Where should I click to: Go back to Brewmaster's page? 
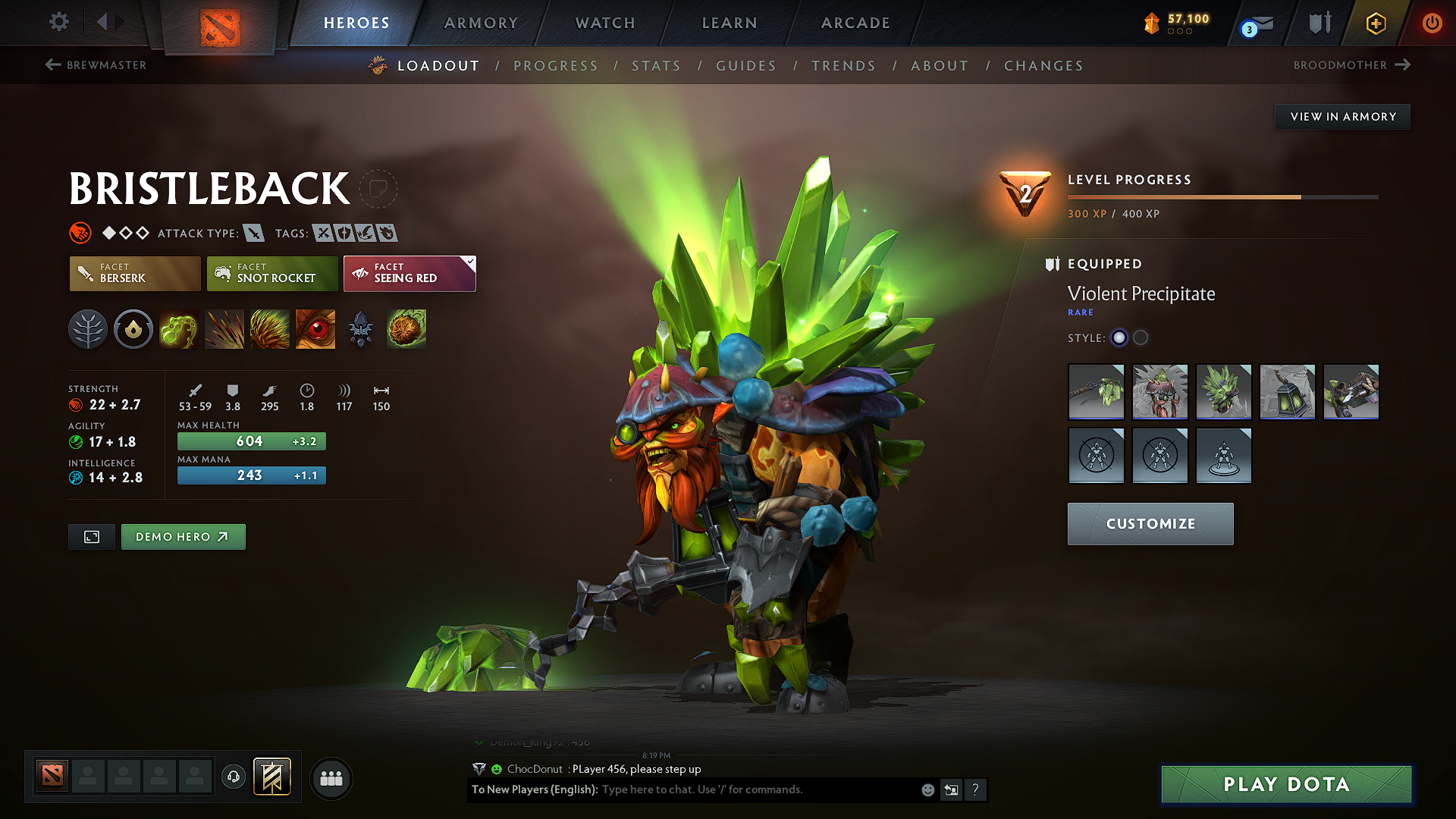(96, 65)
